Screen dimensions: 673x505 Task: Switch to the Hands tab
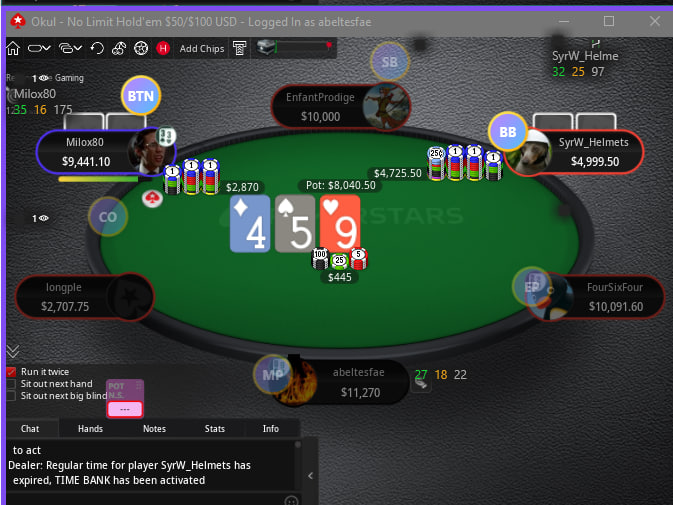[90, 428]
